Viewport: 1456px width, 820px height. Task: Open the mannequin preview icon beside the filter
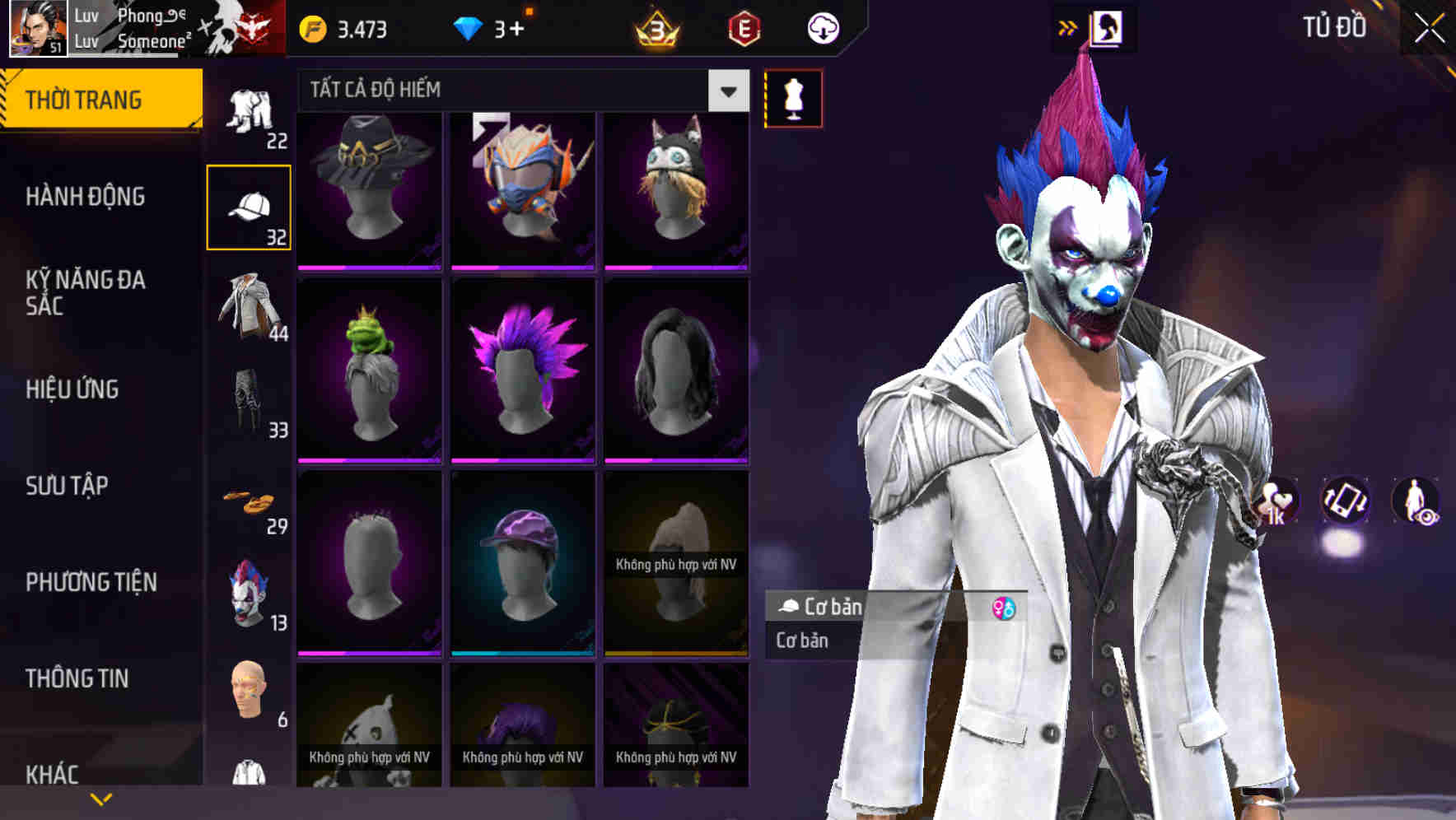point(793,97)
